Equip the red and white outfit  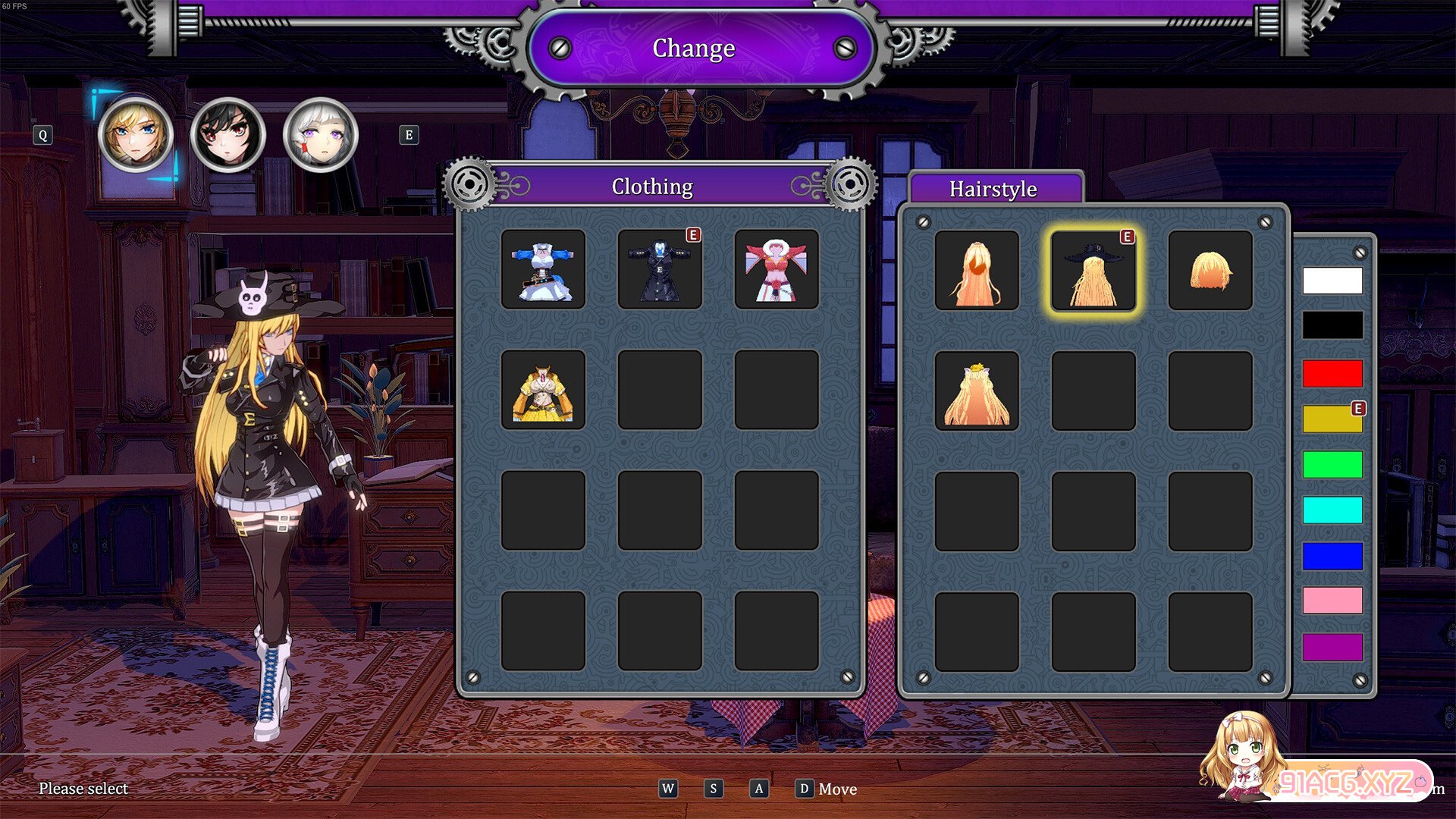pos(777,269)
